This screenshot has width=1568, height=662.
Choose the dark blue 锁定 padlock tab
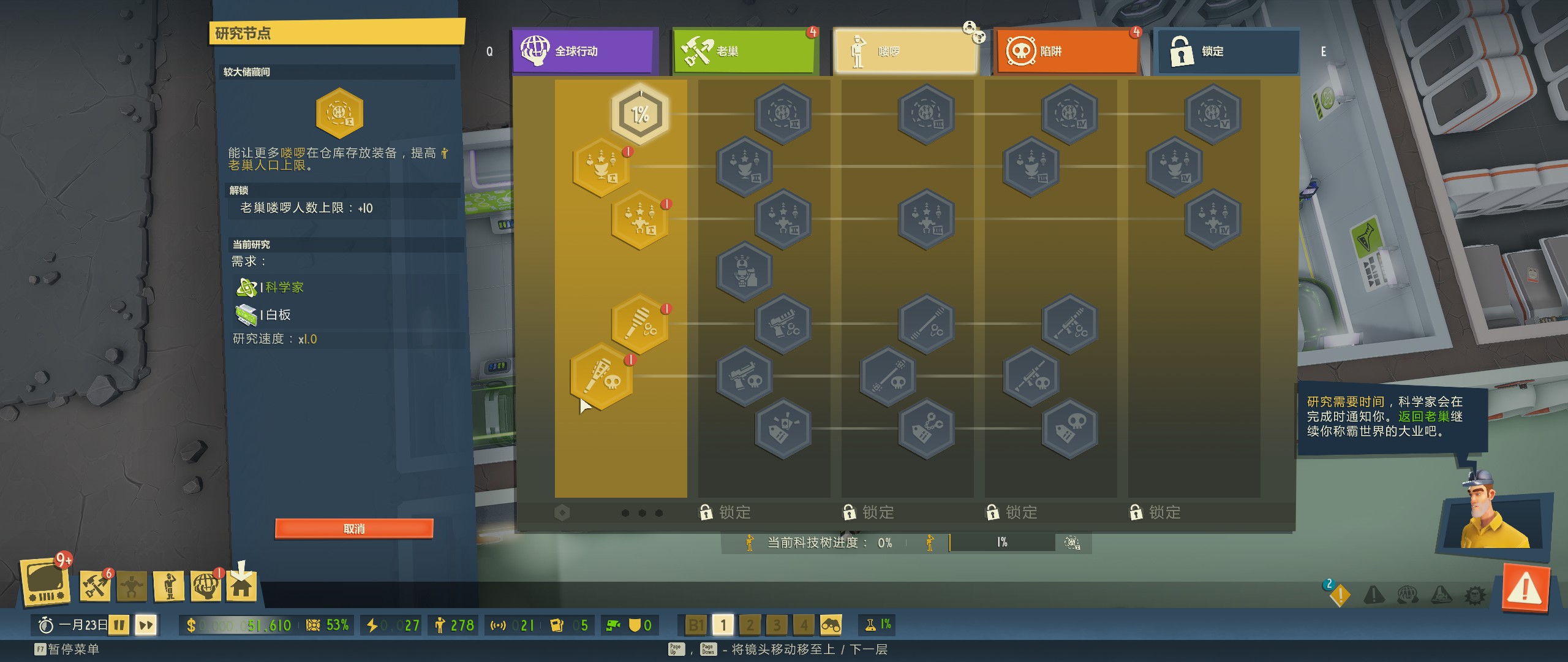pyautogui.click(x=1226, y=51)
